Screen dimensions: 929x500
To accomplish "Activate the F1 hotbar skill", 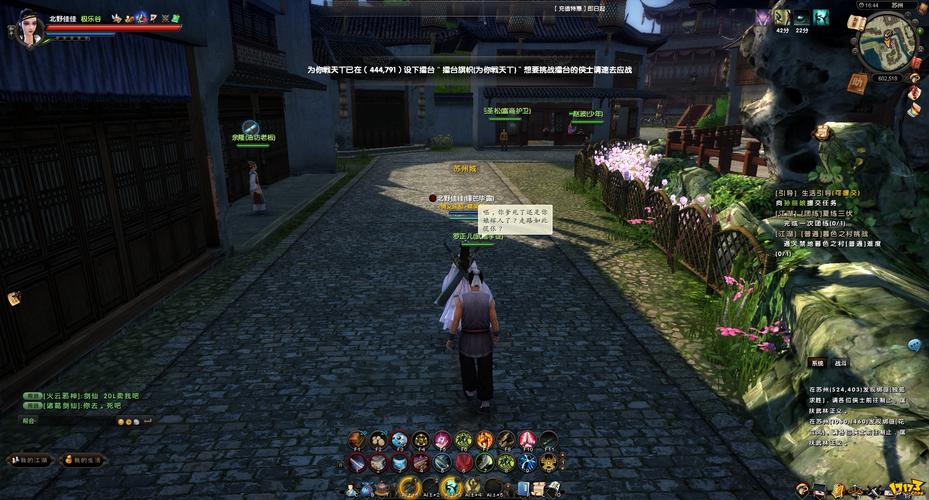I will pyautogui.click(x=357, y=441).
